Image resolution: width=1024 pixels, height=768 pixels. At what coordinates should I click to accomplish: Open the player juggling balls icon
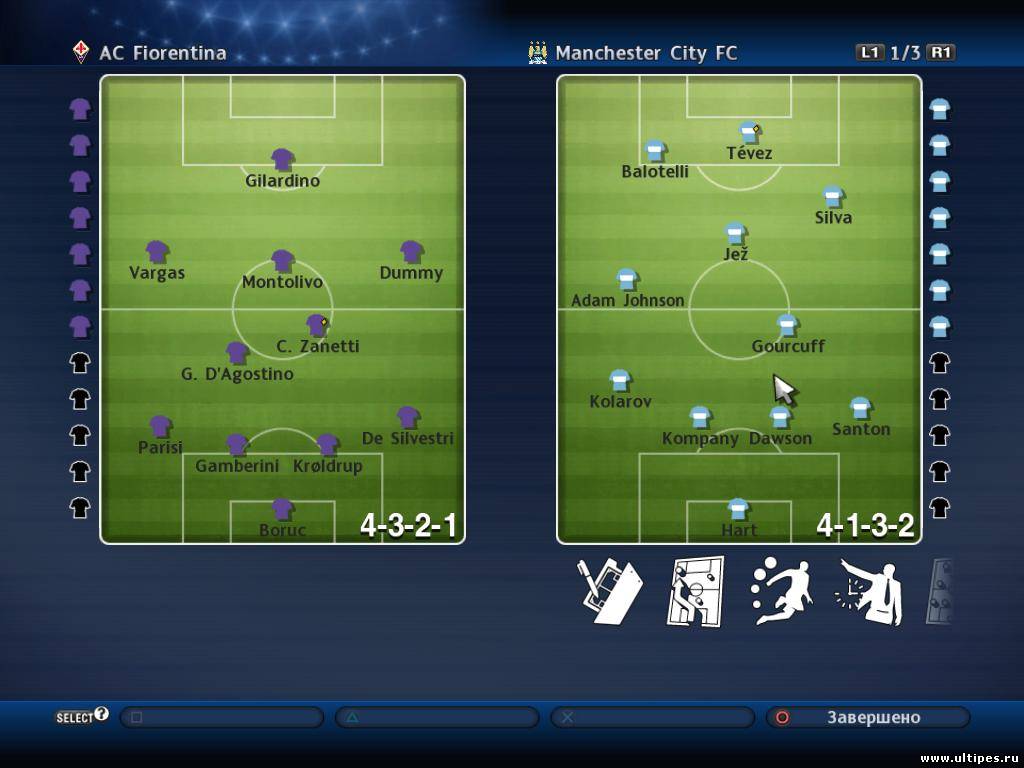(781, 592)
